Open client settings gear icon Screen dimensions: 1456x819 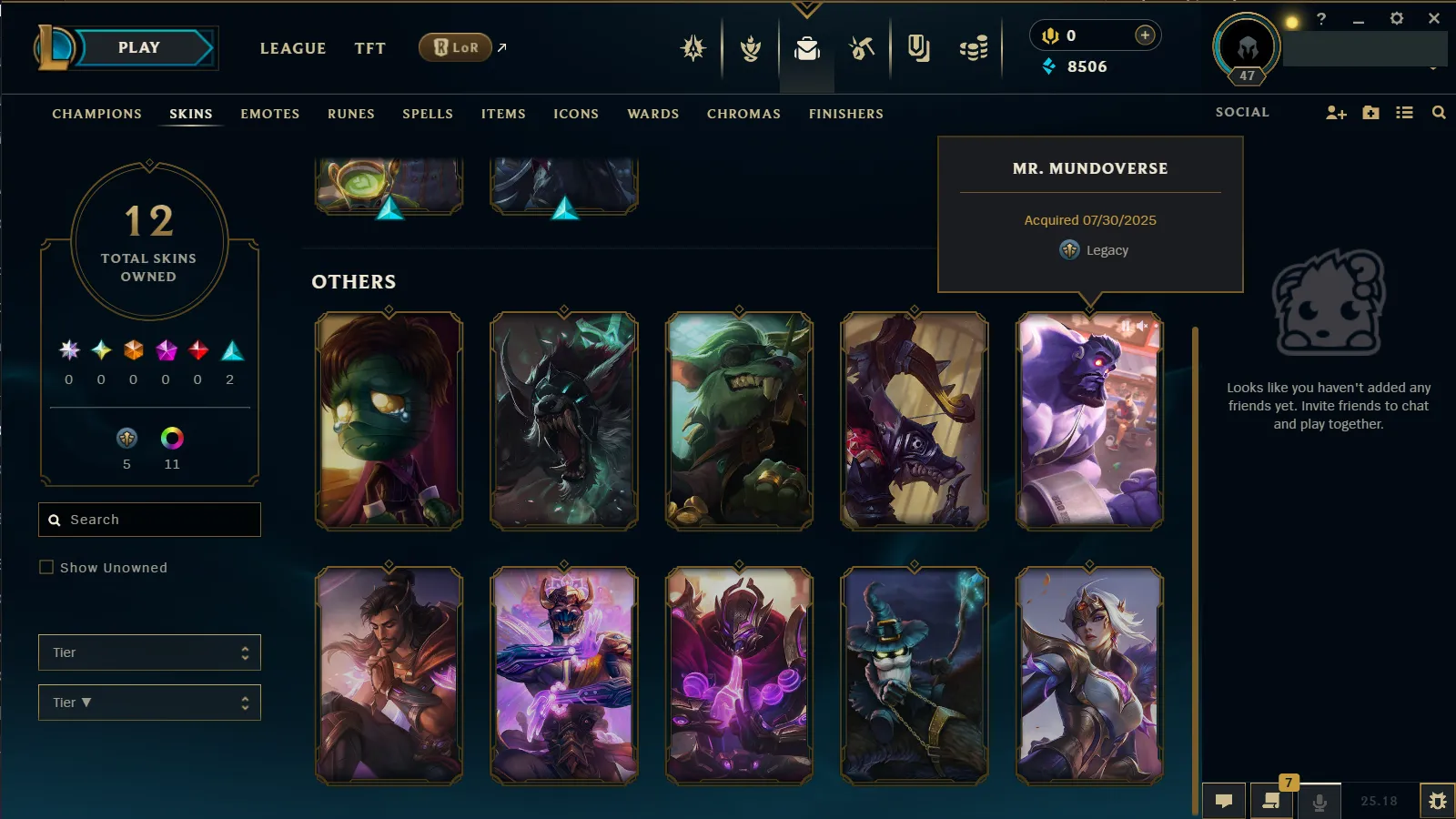point(1396,18)
